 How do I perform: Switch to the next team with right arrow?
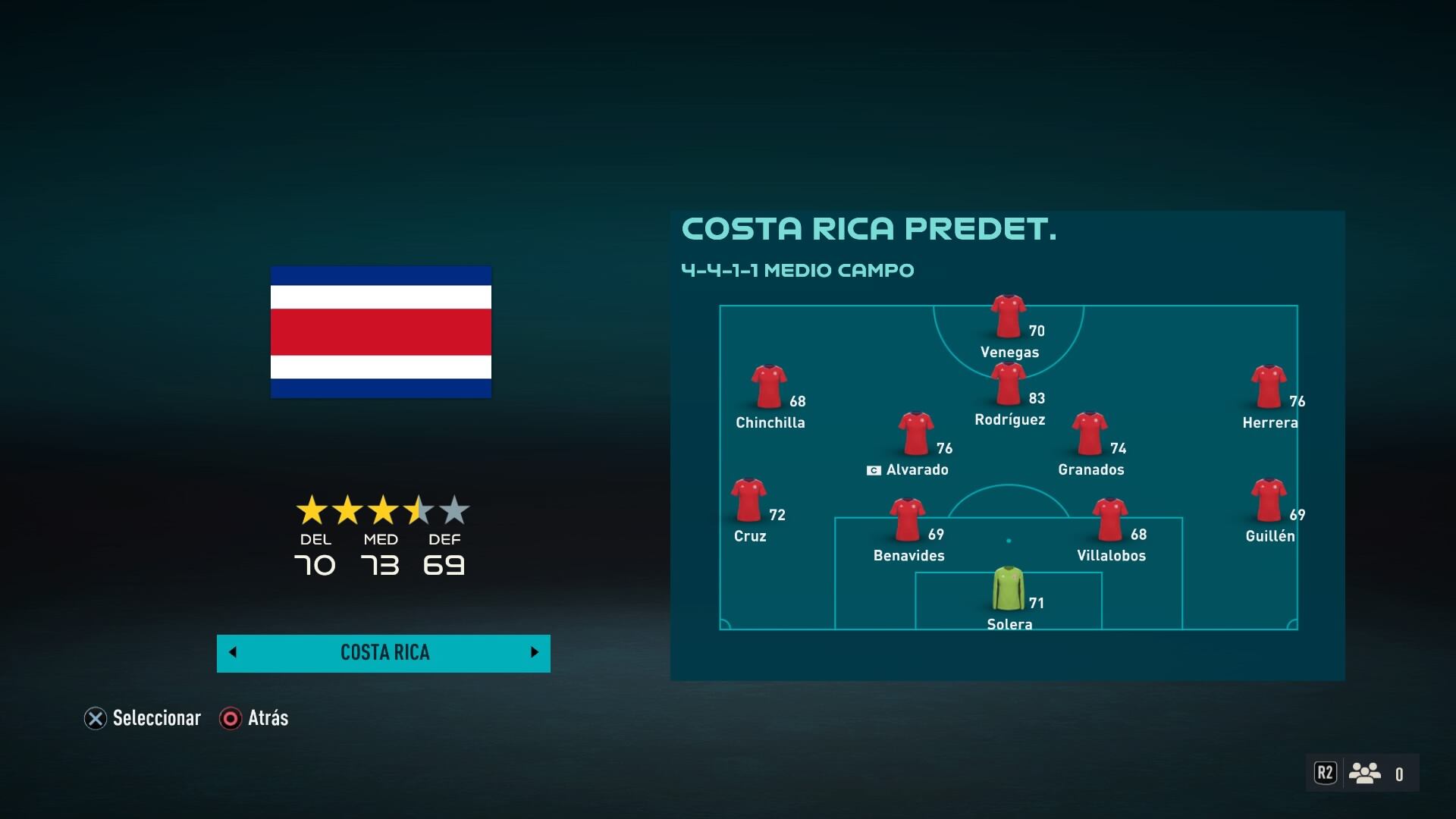coord(535,652)
